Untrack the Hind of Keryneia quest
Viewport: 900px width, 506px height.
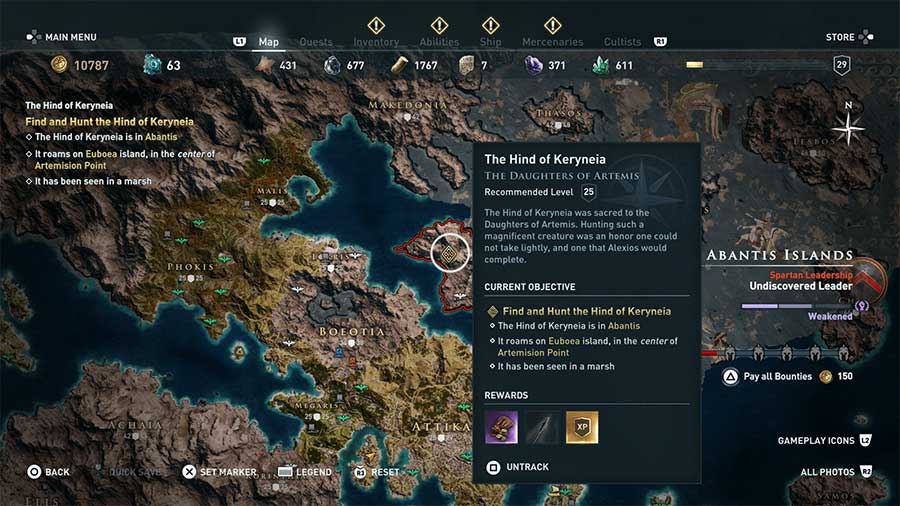coord(520,467)
